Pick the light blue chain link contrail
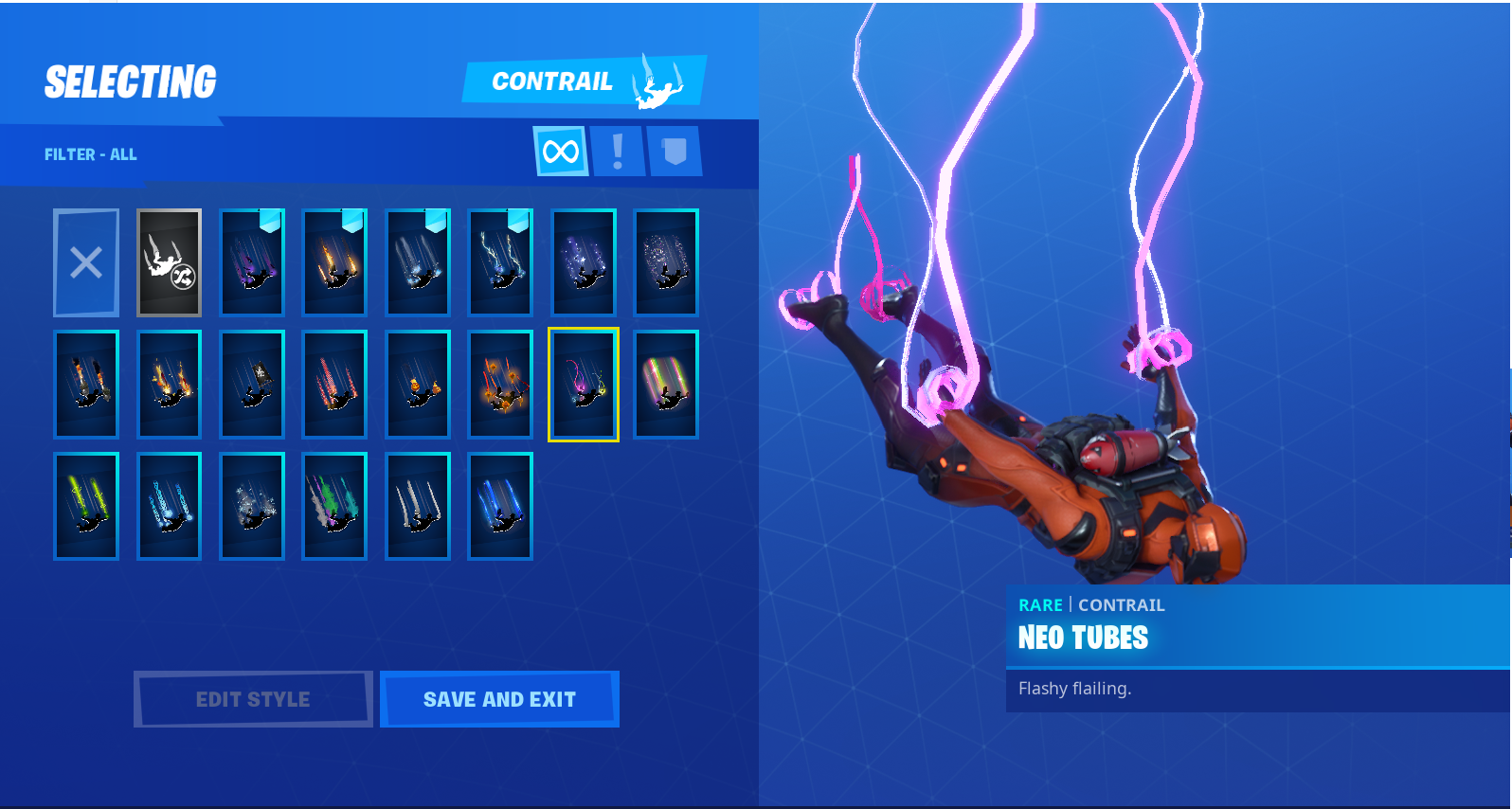The width and height of the screenshot is (1512, 809). (x=170, y=506)
